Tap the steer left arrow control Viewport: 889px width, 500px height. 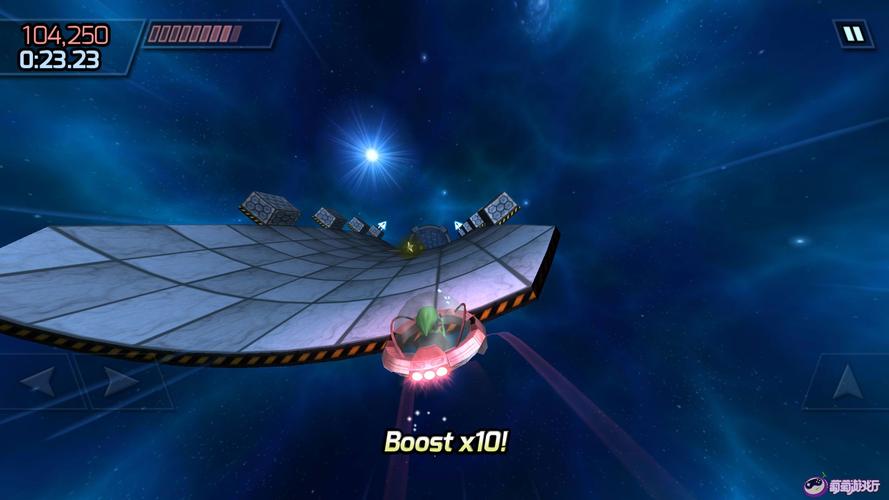pos(38,381)
